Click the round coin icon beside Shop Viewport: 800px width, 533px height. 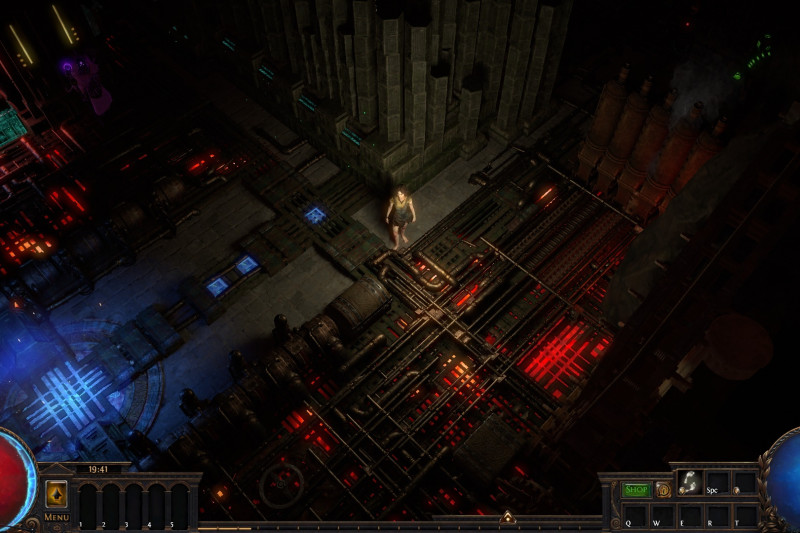[663, 490]
